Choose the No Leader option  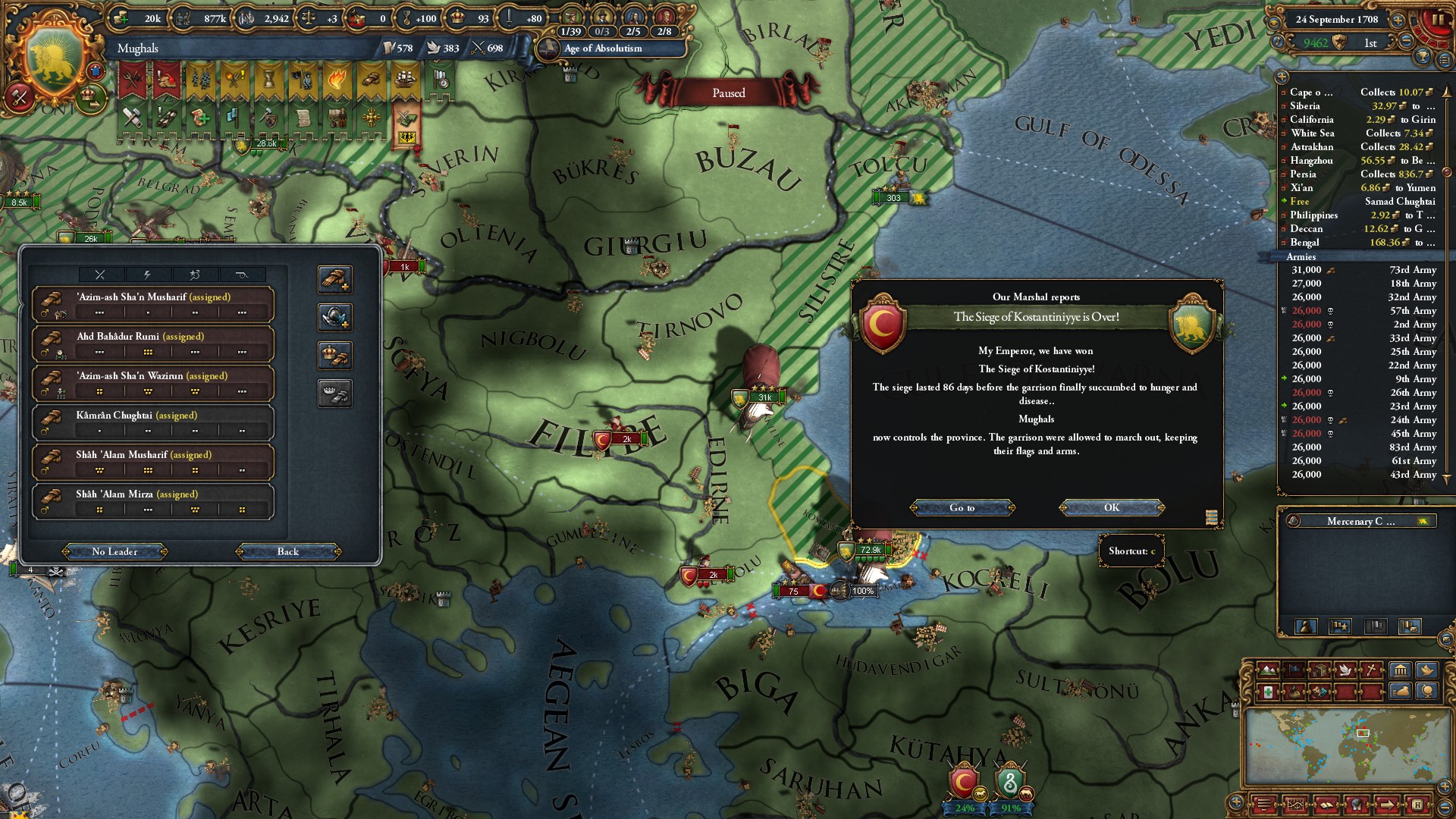tap(115, 551)
